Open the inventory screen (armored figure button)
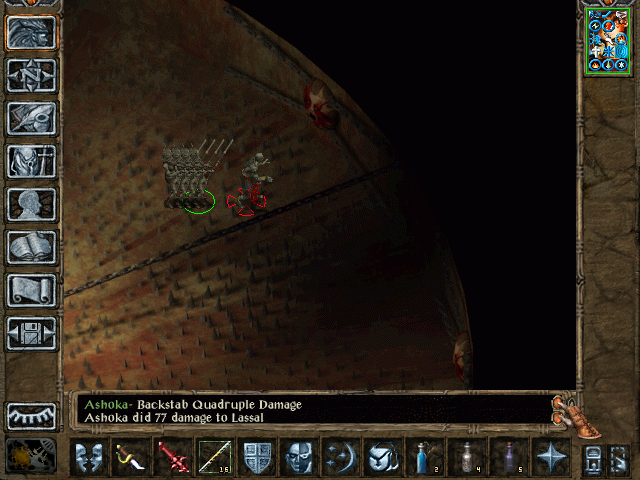 (x=31, y=161)
